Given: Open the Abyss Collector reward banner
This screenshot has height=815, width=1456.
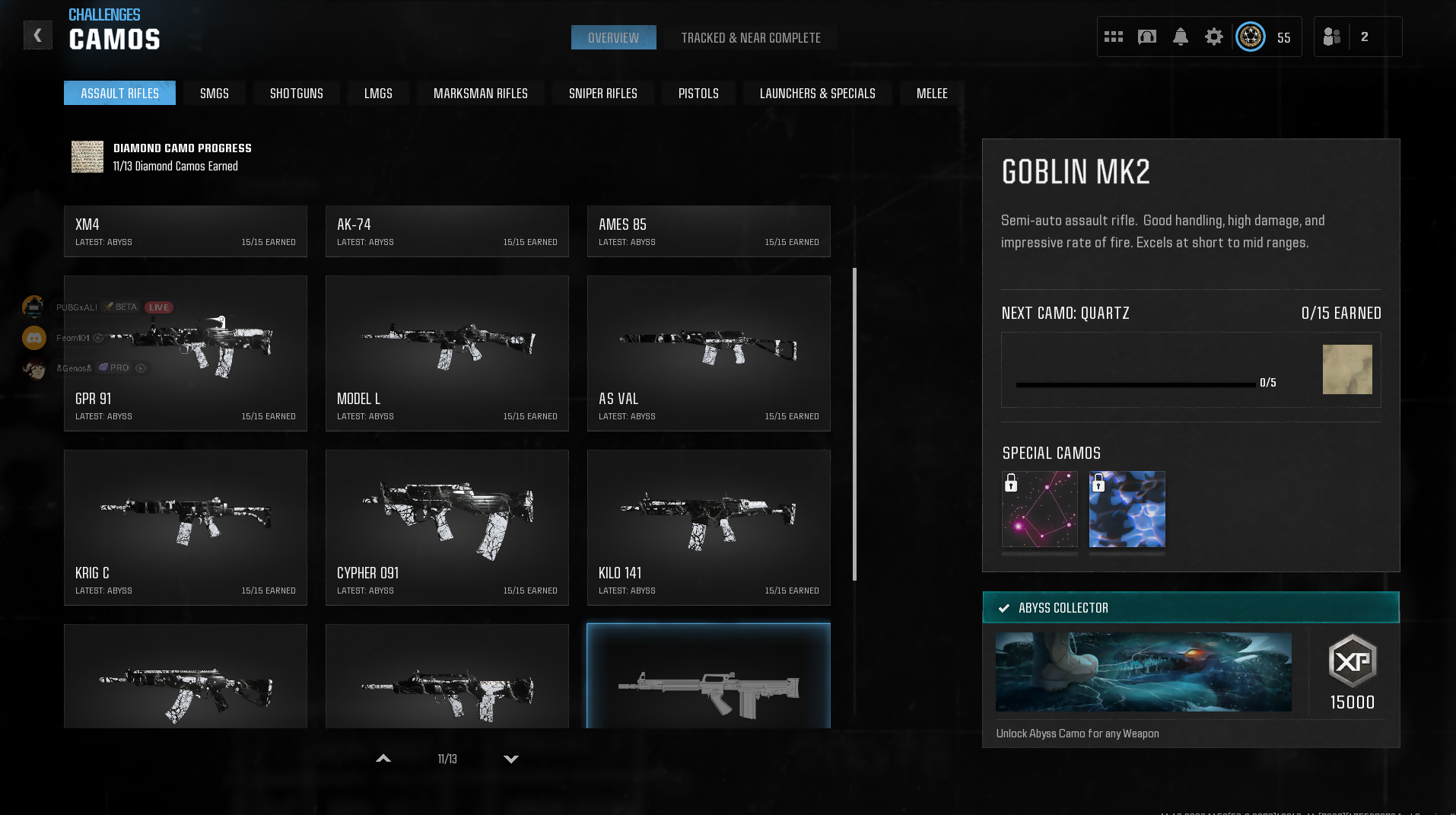Looking at the screenshot, I should pyautogui.click(x=1191, y=608).
